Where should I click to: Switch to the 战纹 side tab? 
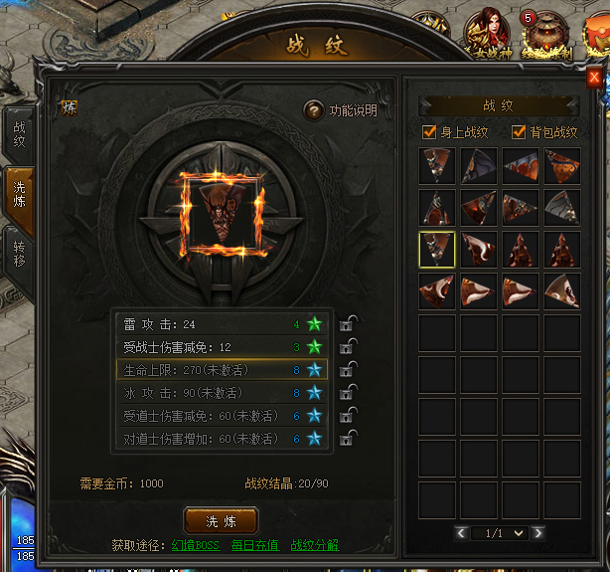point(19,135)
